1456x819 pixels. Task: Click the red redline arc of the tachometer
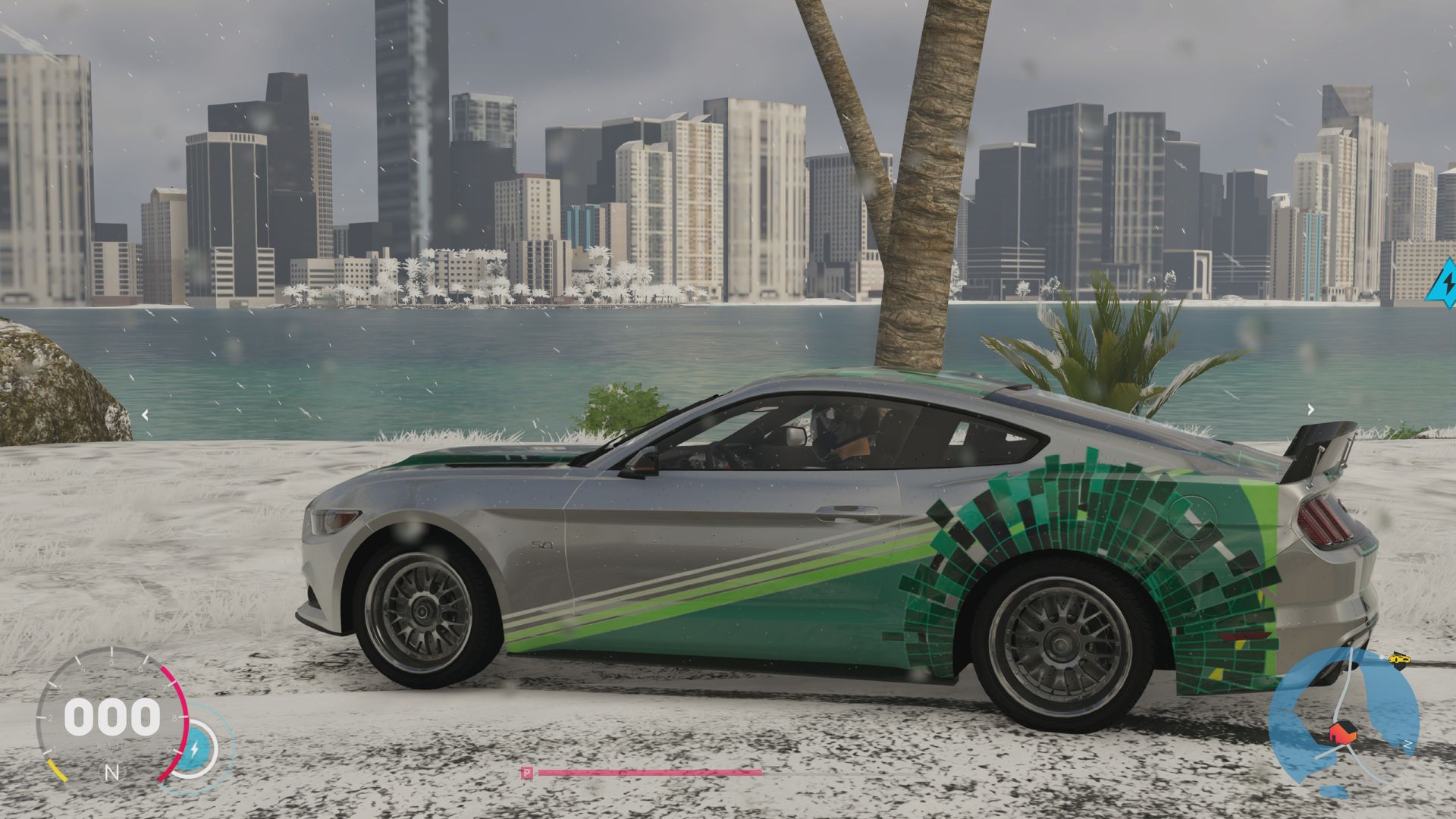click(x=179, y=698)
